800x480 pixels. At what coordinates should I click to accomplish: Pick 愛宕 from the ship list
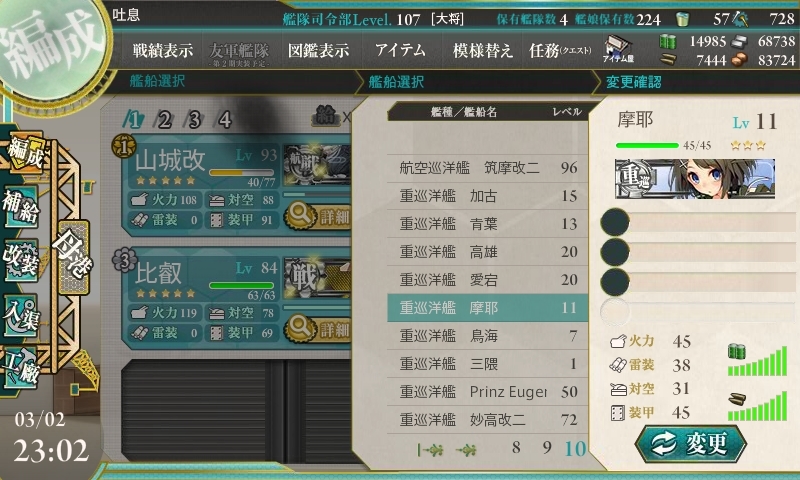(x=488, y=279)
